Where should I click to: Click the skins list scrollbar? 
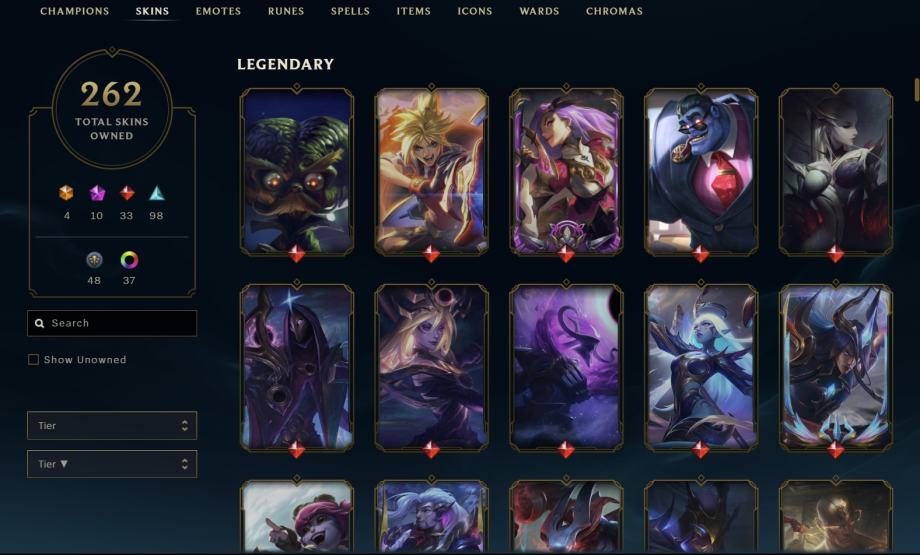(916, 90)
